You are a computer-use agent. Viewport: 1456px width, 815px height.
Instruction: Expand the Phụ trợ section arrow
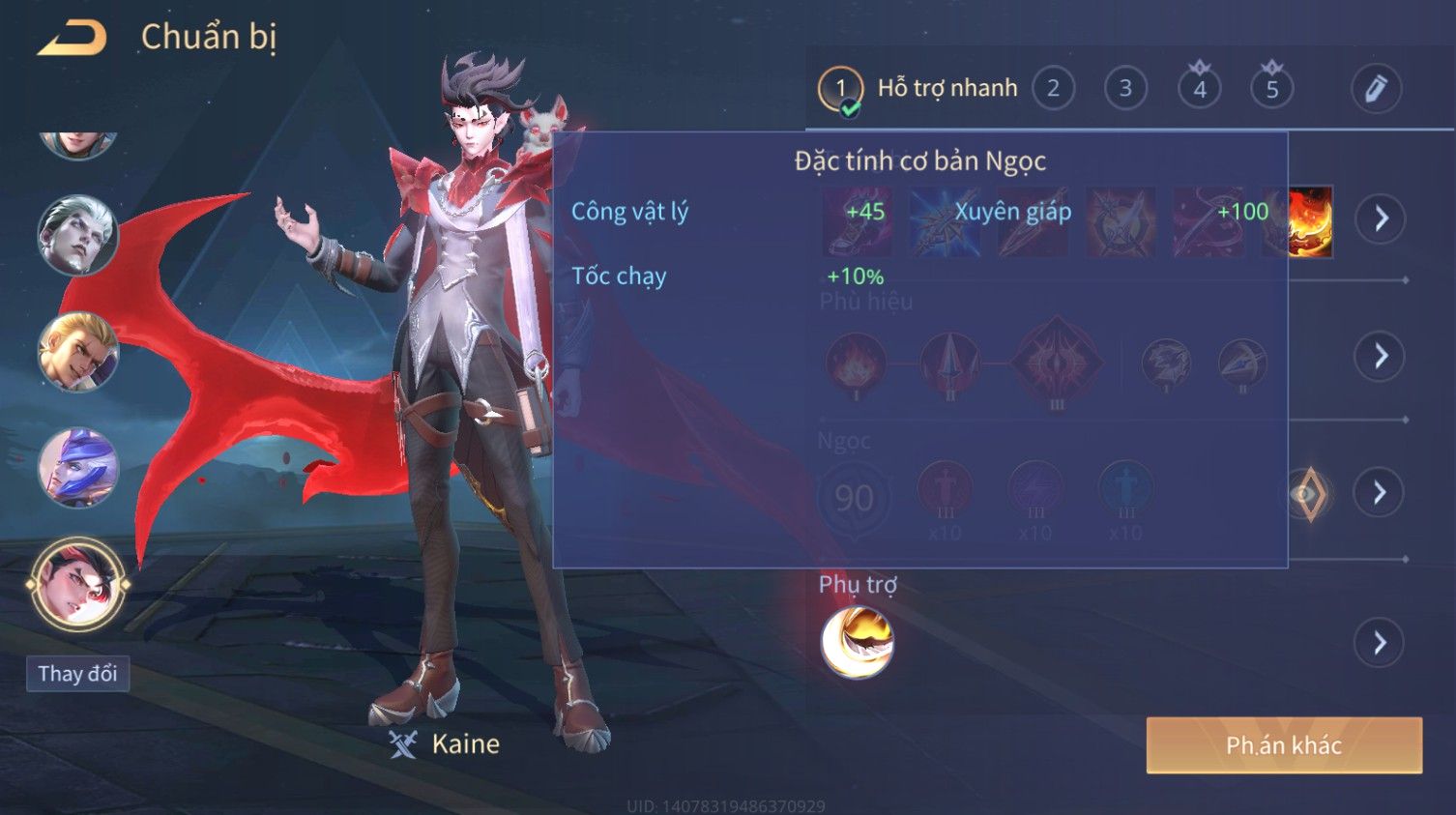pyautogui.click(x=1380, y=643)
